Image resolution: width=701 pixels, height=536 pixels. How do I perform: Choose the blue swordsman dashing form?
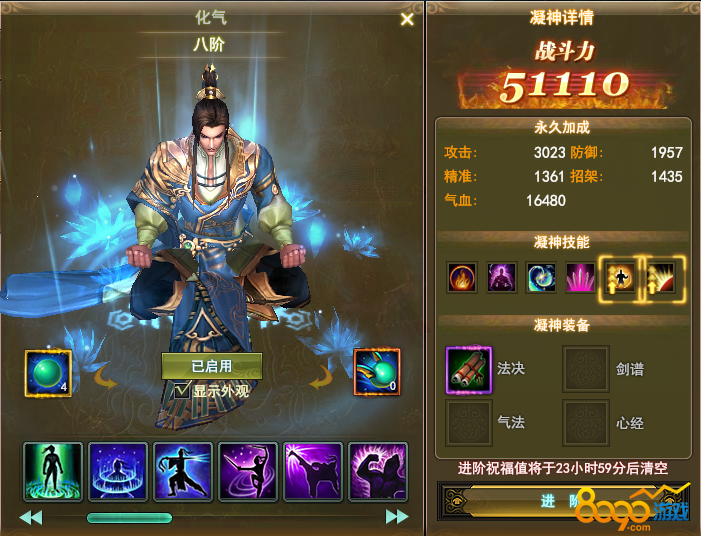(x=183, y=469)
